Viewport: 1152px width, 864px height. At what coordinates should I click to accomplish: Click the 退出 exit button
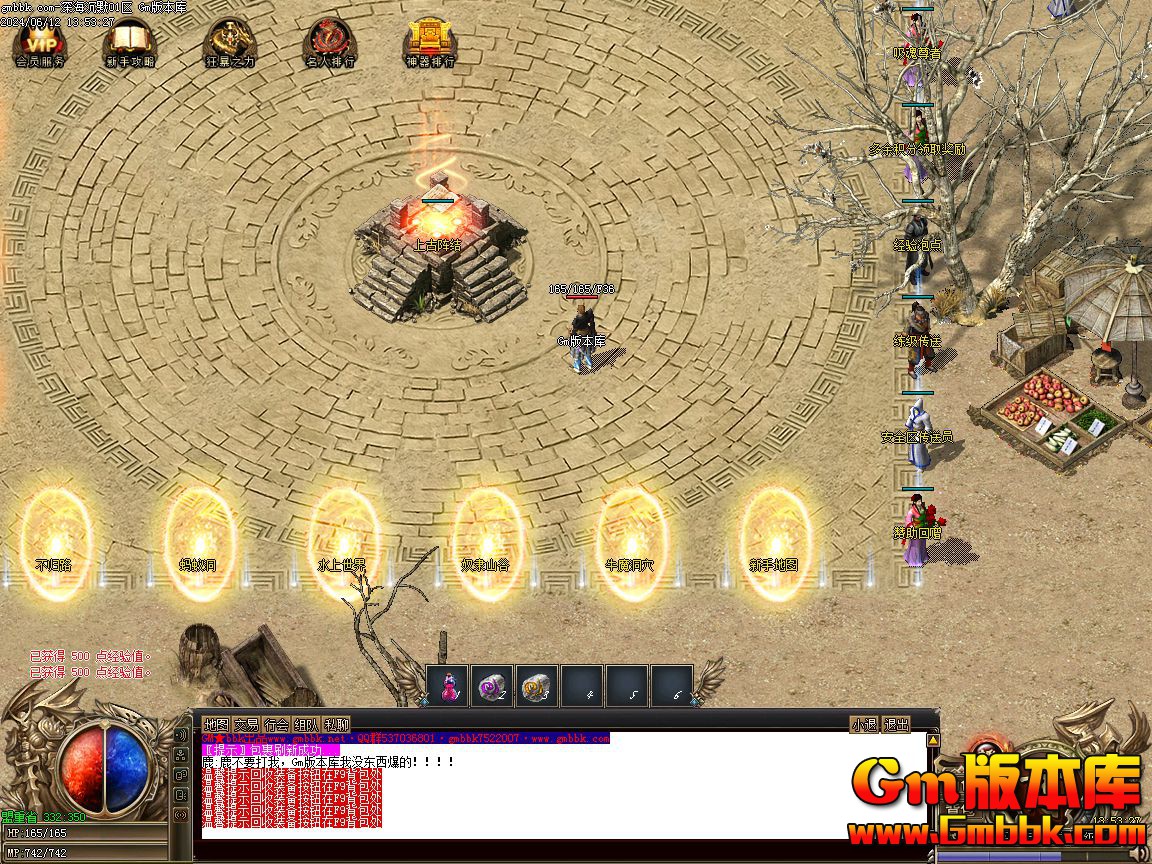point(897,725)
